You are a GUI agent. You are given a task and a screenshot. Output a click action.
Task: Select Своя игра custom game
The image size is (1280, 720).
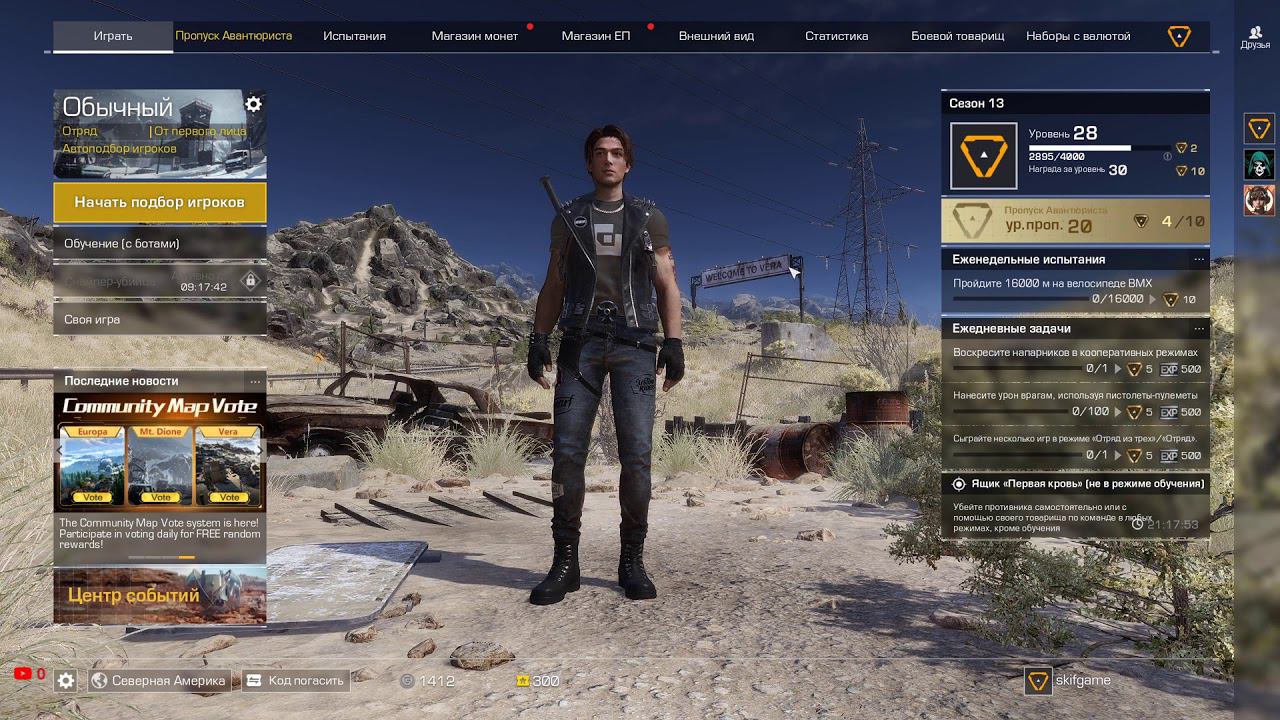159,320
